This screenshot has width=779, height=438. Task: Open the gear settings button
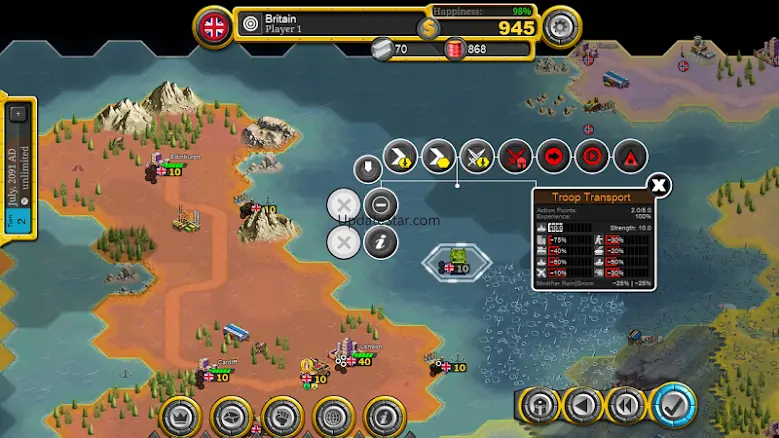[562, 24]
